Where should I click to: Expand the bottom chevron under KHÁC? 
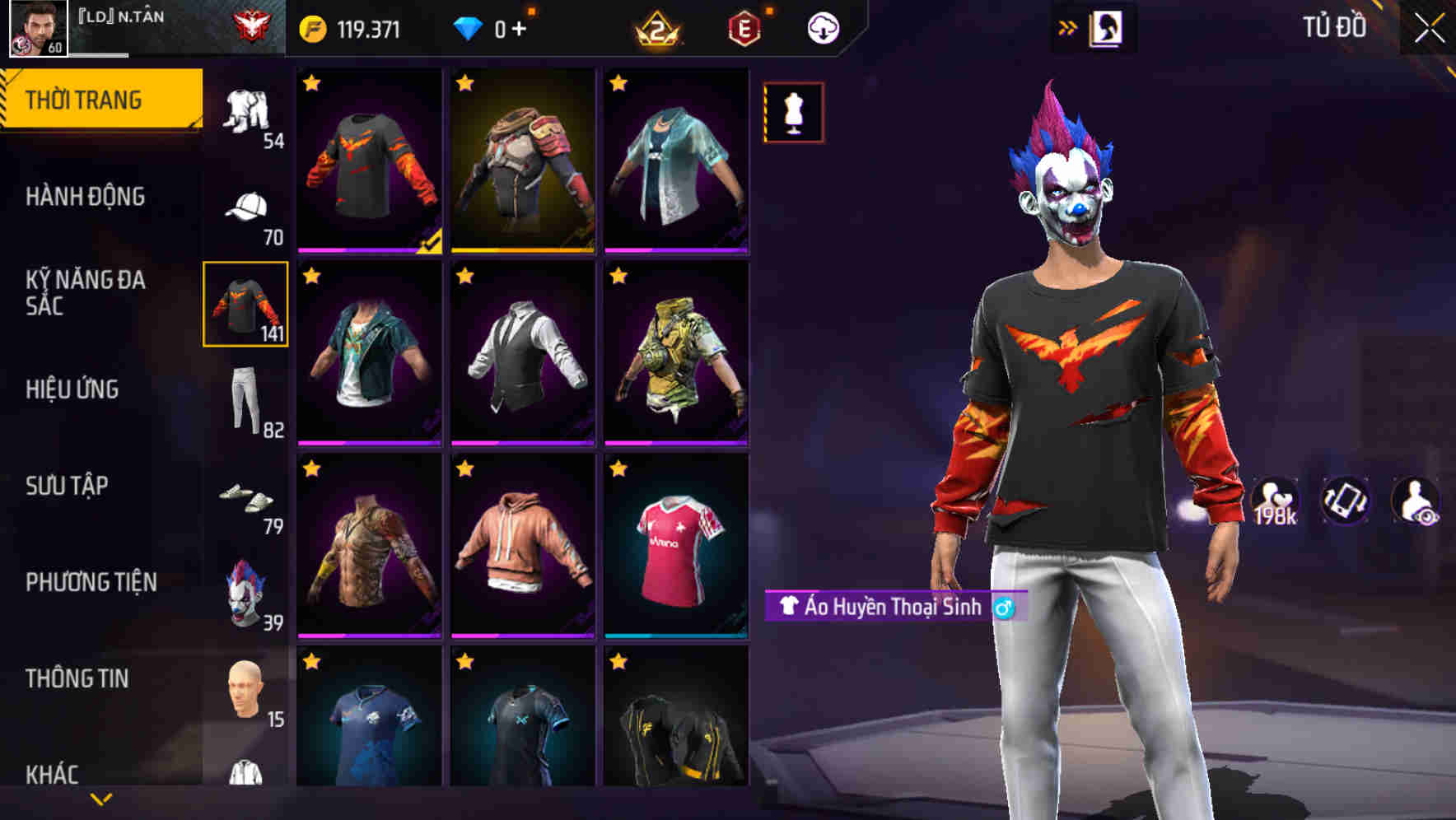pyautogui.click(x=100, y=799)
